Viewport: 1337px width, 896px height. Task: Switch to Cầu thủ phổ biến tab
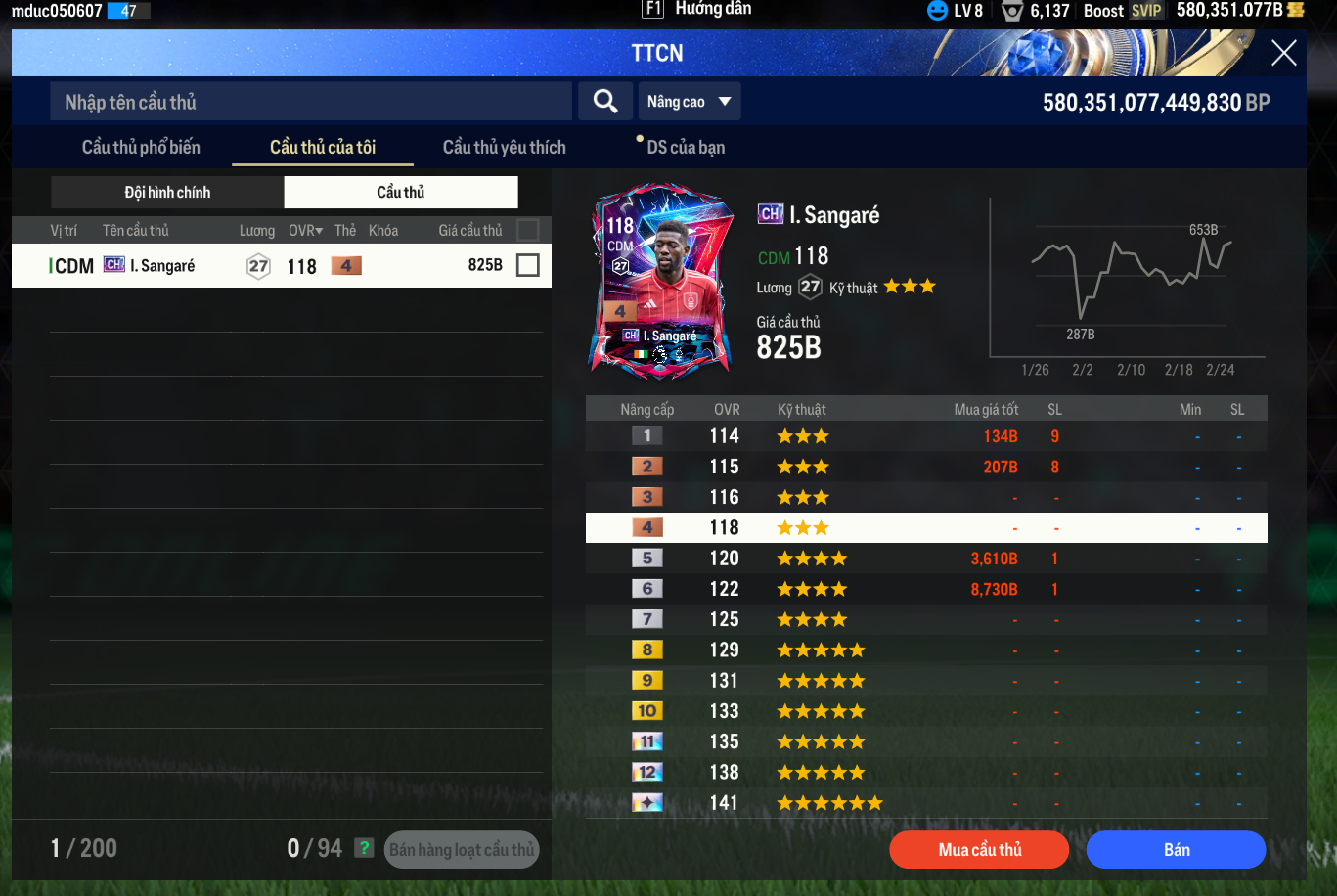pos(141,148)
